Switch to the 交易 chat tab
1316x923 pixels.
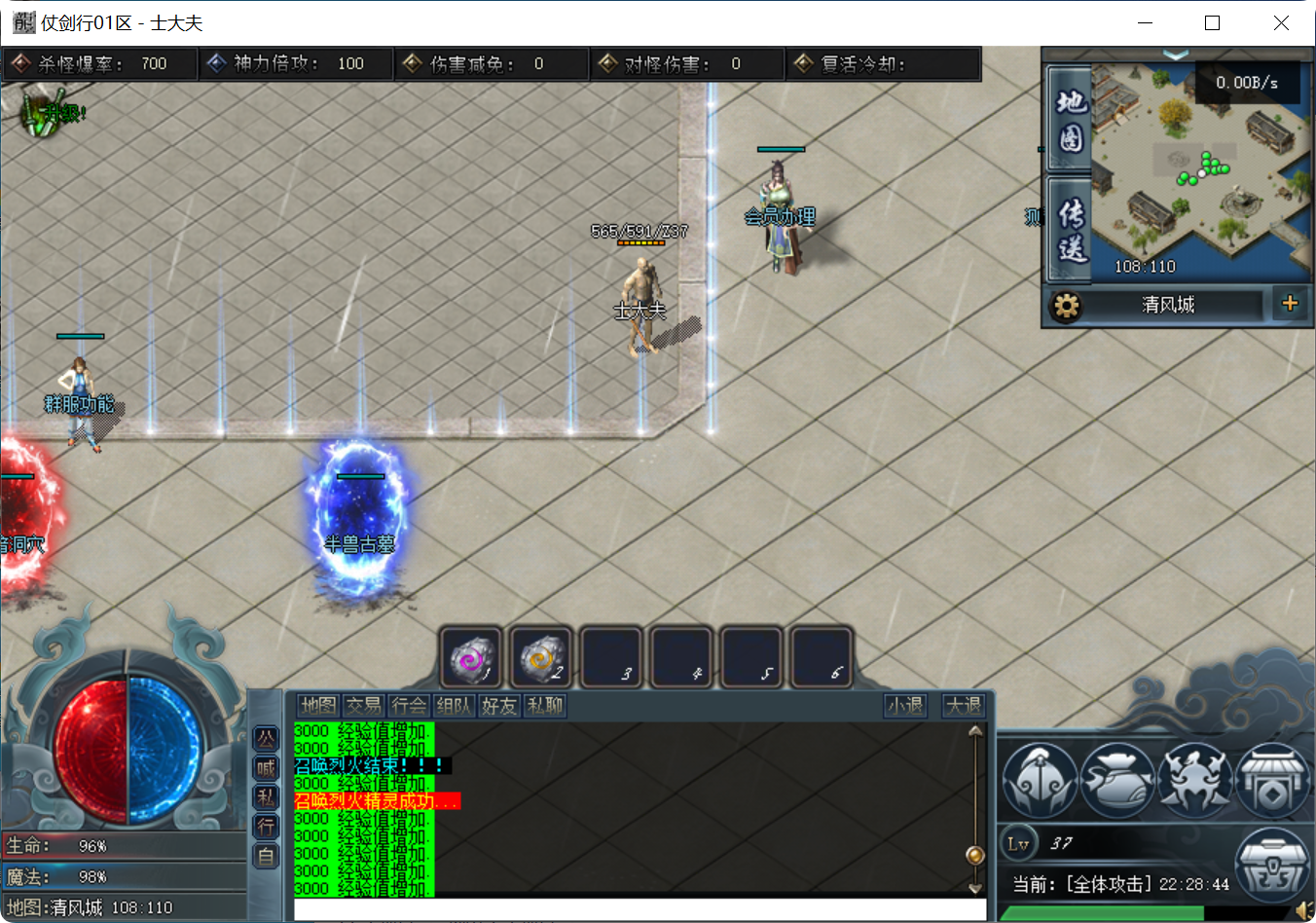tap(364, 706)
